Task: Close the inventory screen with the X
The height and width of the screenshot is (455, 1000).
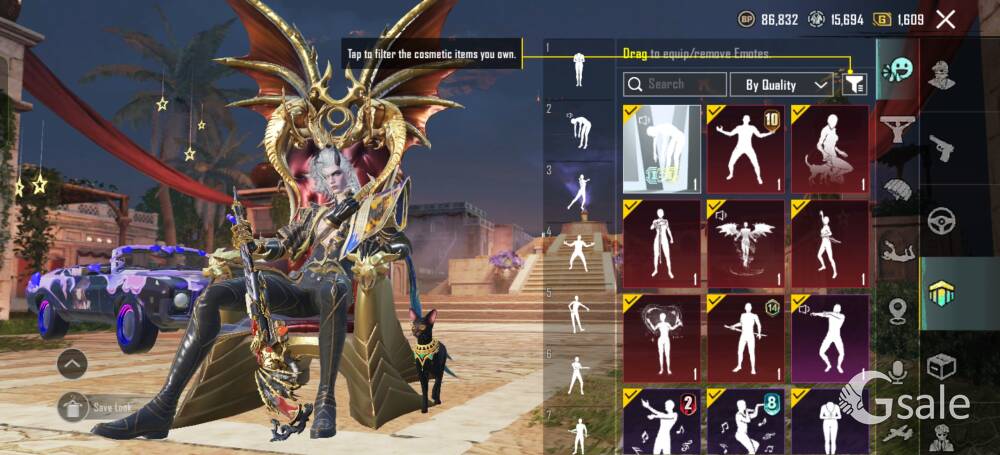Action: [945, 19]
